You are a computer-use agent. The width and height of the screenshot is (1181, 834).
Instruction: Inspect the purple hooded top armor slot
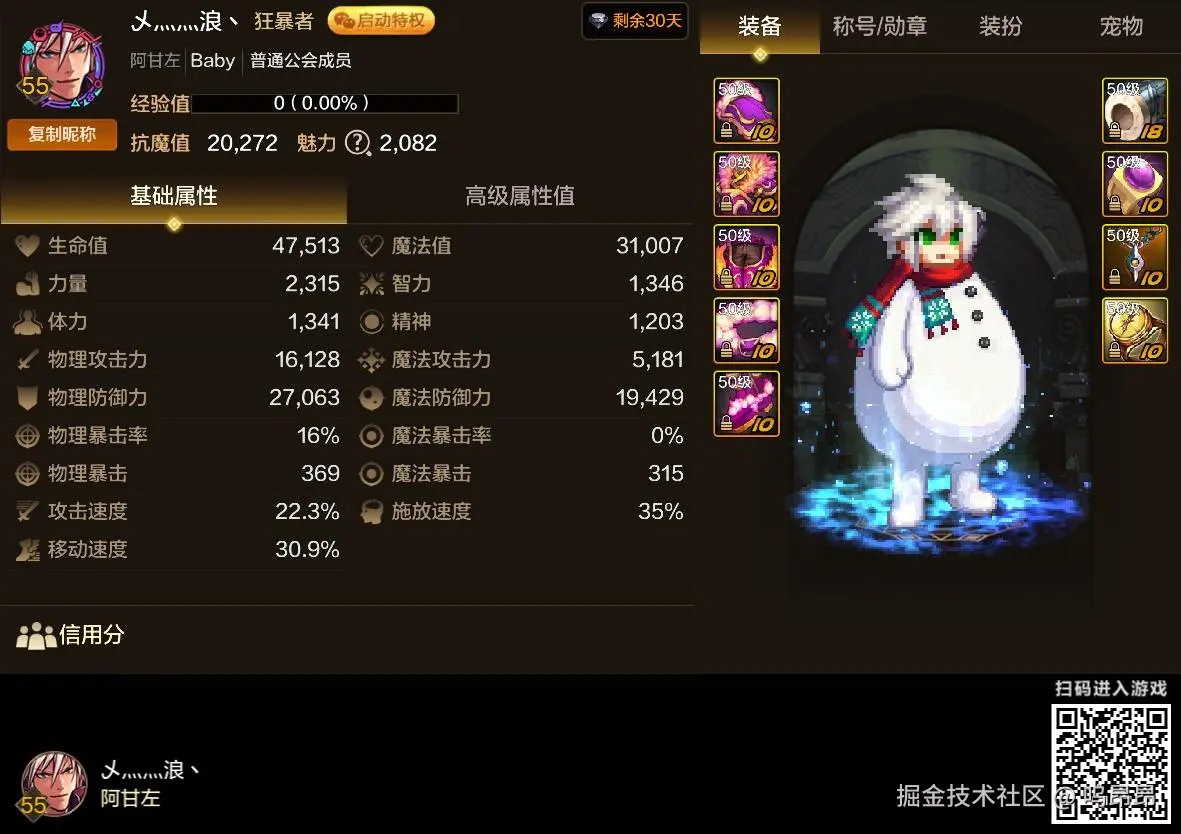tap(746, 110)
